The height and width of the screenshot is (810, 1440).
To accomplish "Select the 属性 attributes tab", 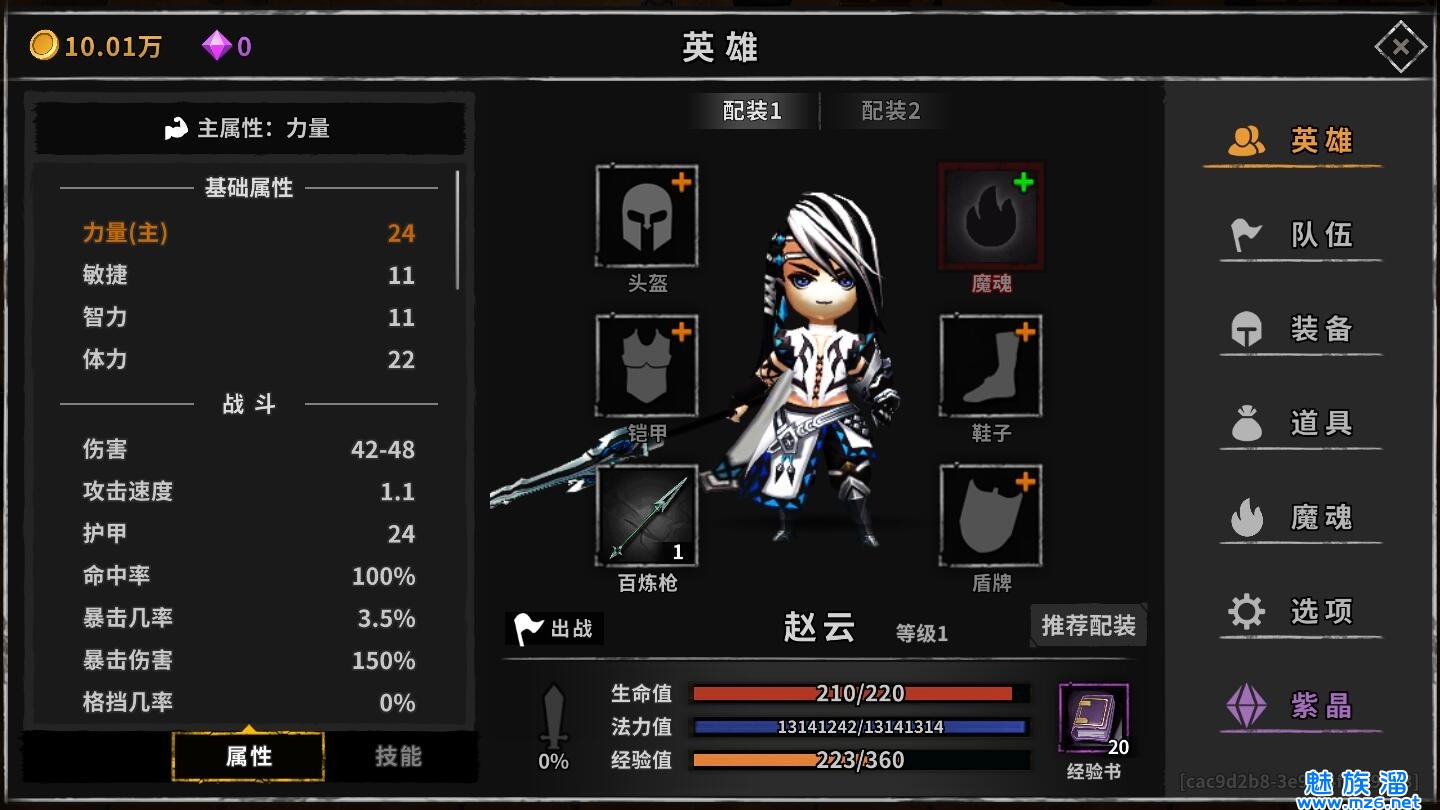I will click(x=248, y=756).
